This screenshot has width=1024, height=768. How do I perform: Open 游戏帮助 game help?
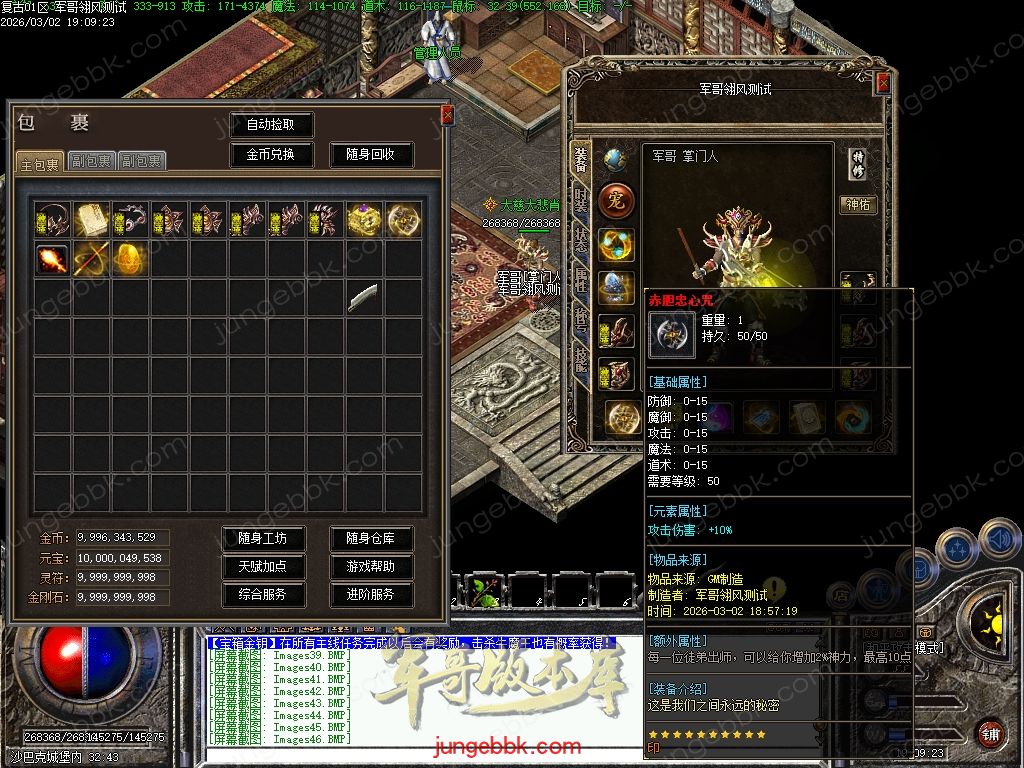(x=371, y=566)
